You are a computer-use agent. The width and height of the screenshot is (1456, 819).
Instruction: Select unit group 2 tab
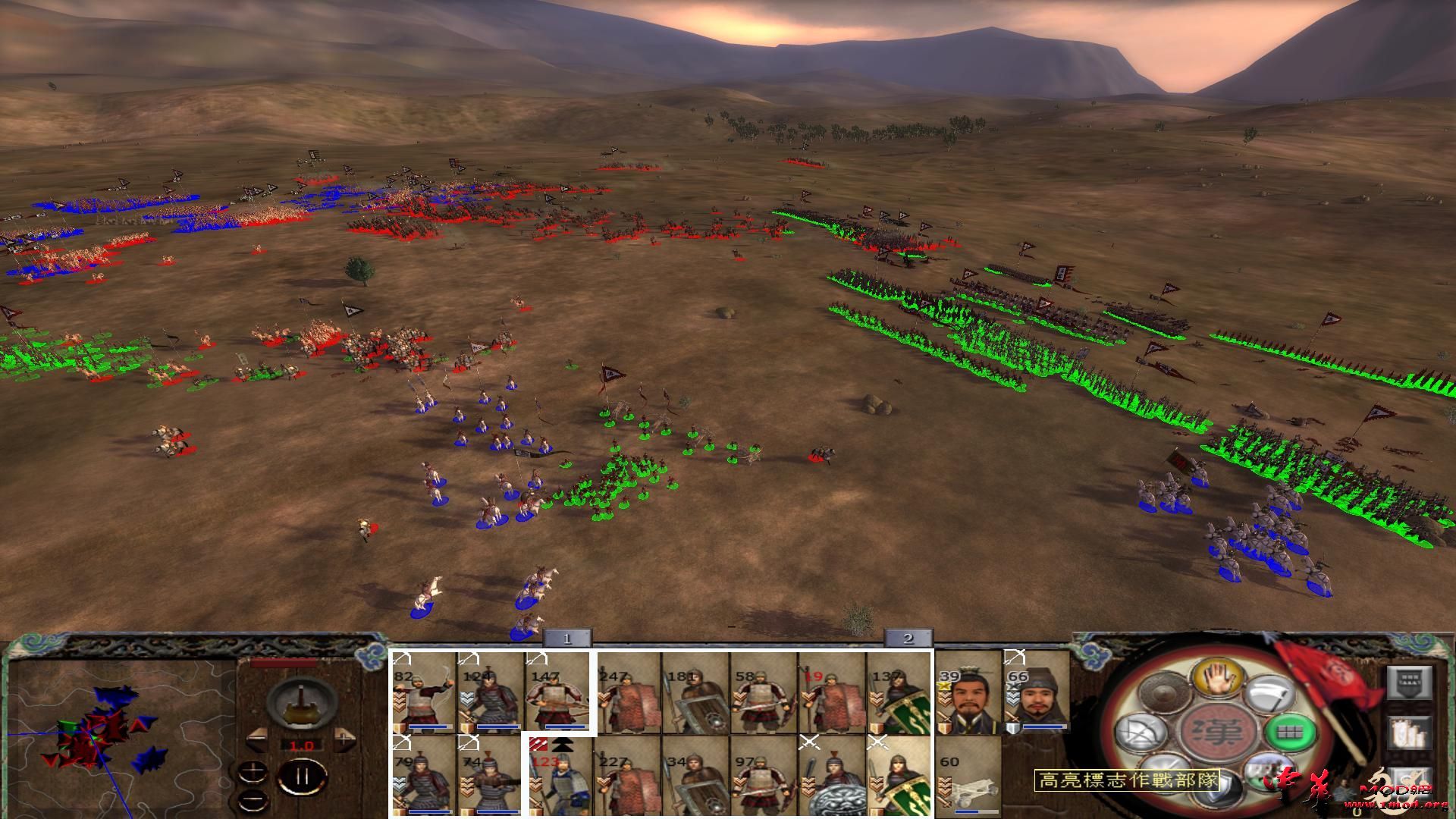[x=908, y=639]
